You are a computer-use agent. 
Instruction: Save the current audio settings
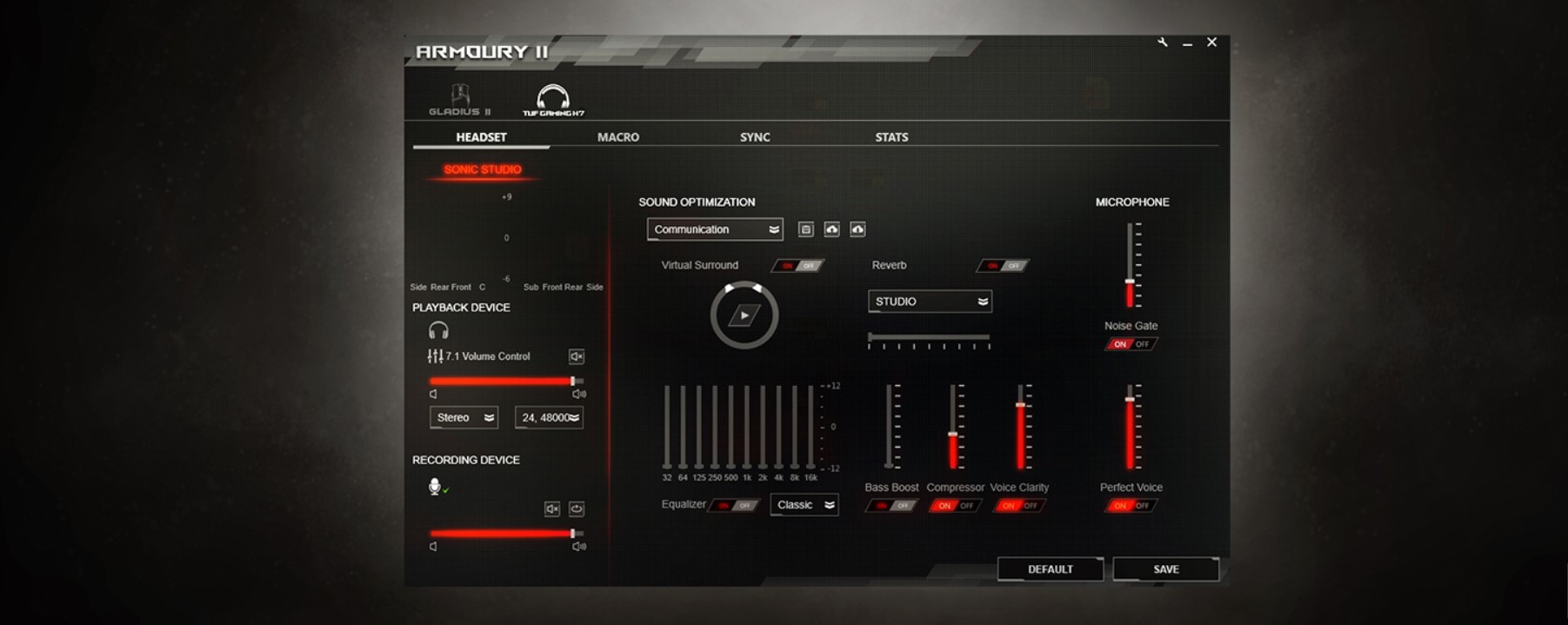[x=1165, y=569]
